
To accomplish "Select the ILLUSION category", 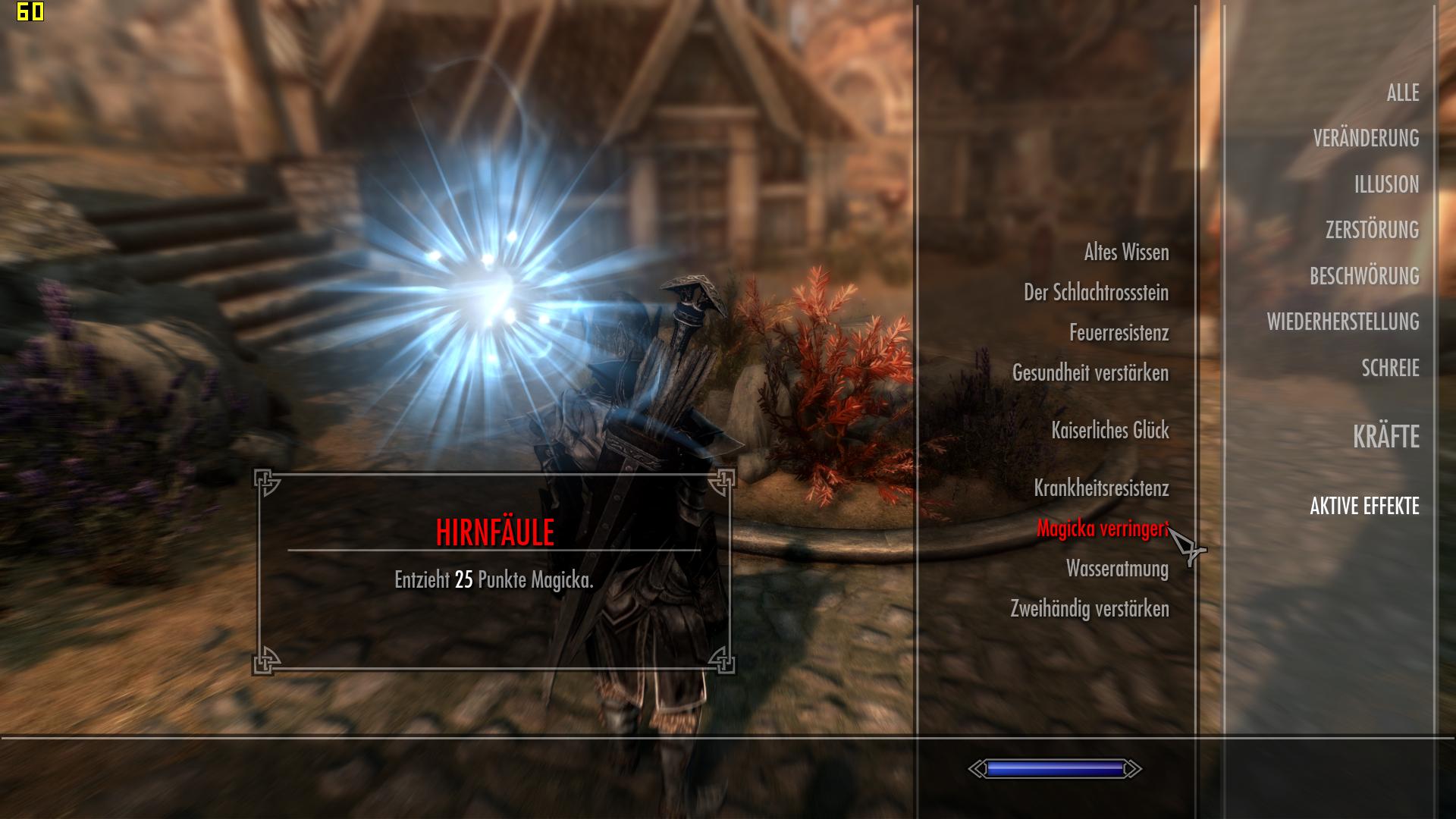I will tap(1386, 185).
